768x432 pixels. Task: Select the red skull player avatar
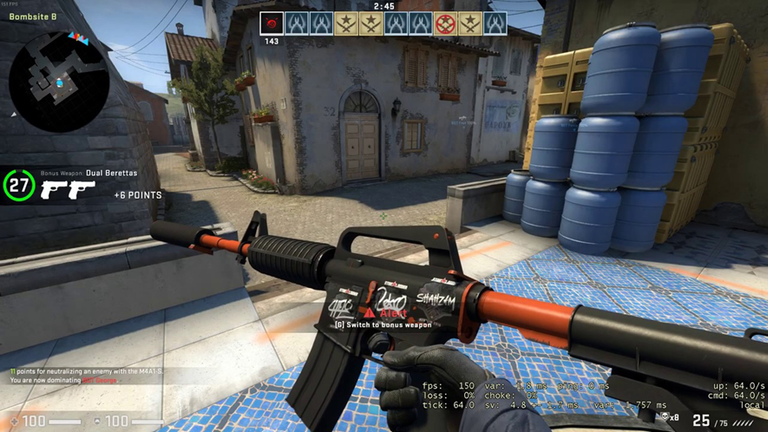click(x=272, y=23)
